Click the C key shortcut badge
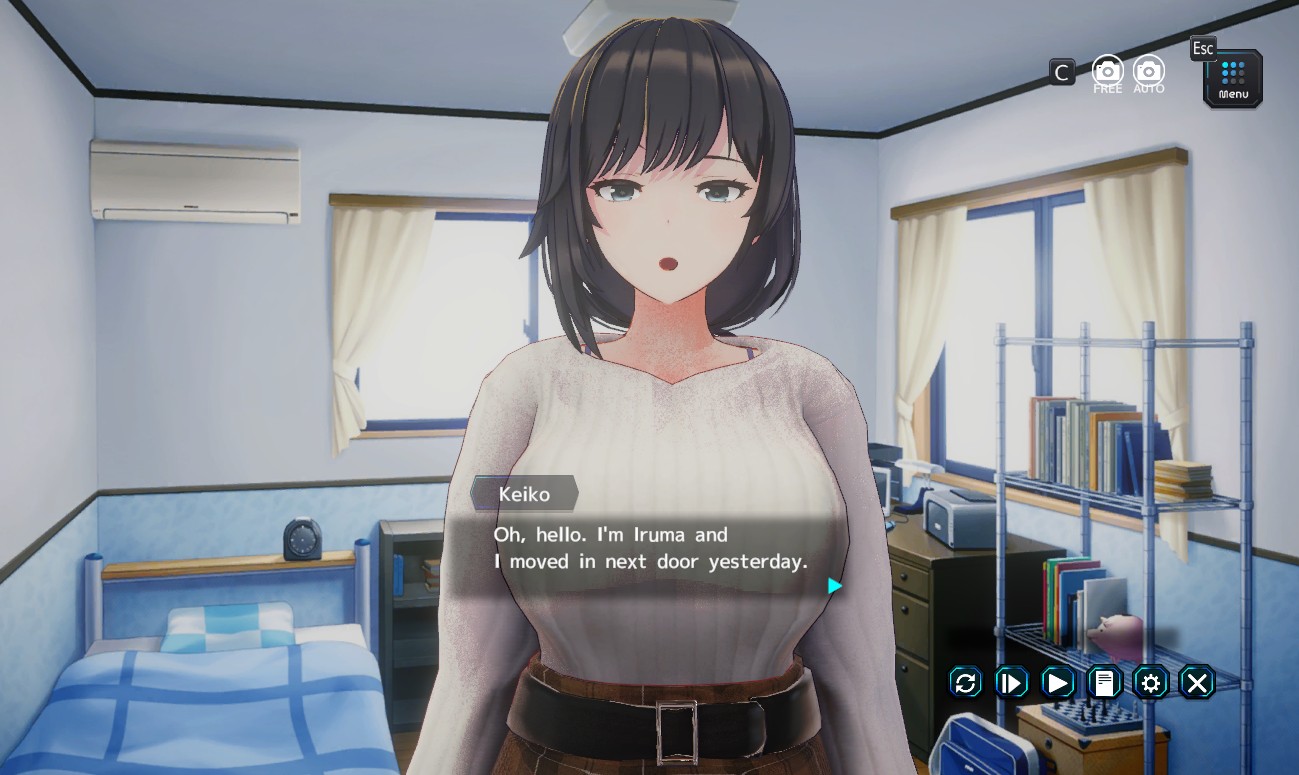1299x775 pixels. 1061,71
